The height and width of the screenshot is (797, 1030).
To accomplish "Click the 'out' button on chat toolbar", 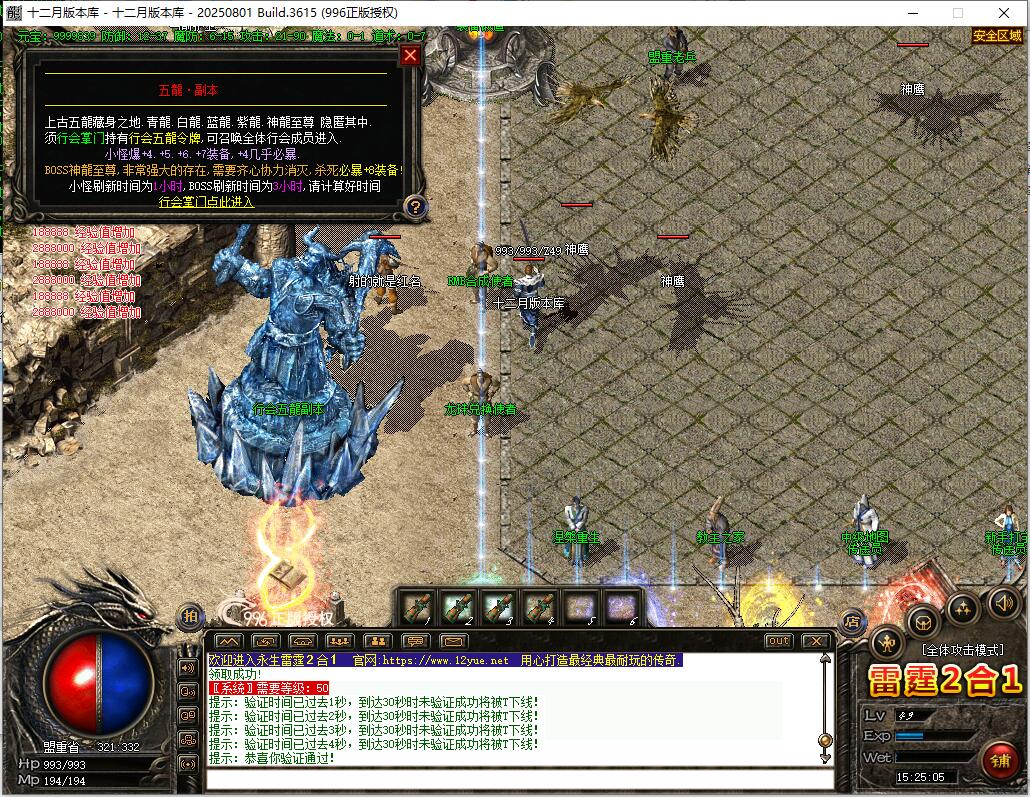I will point(778,641).
